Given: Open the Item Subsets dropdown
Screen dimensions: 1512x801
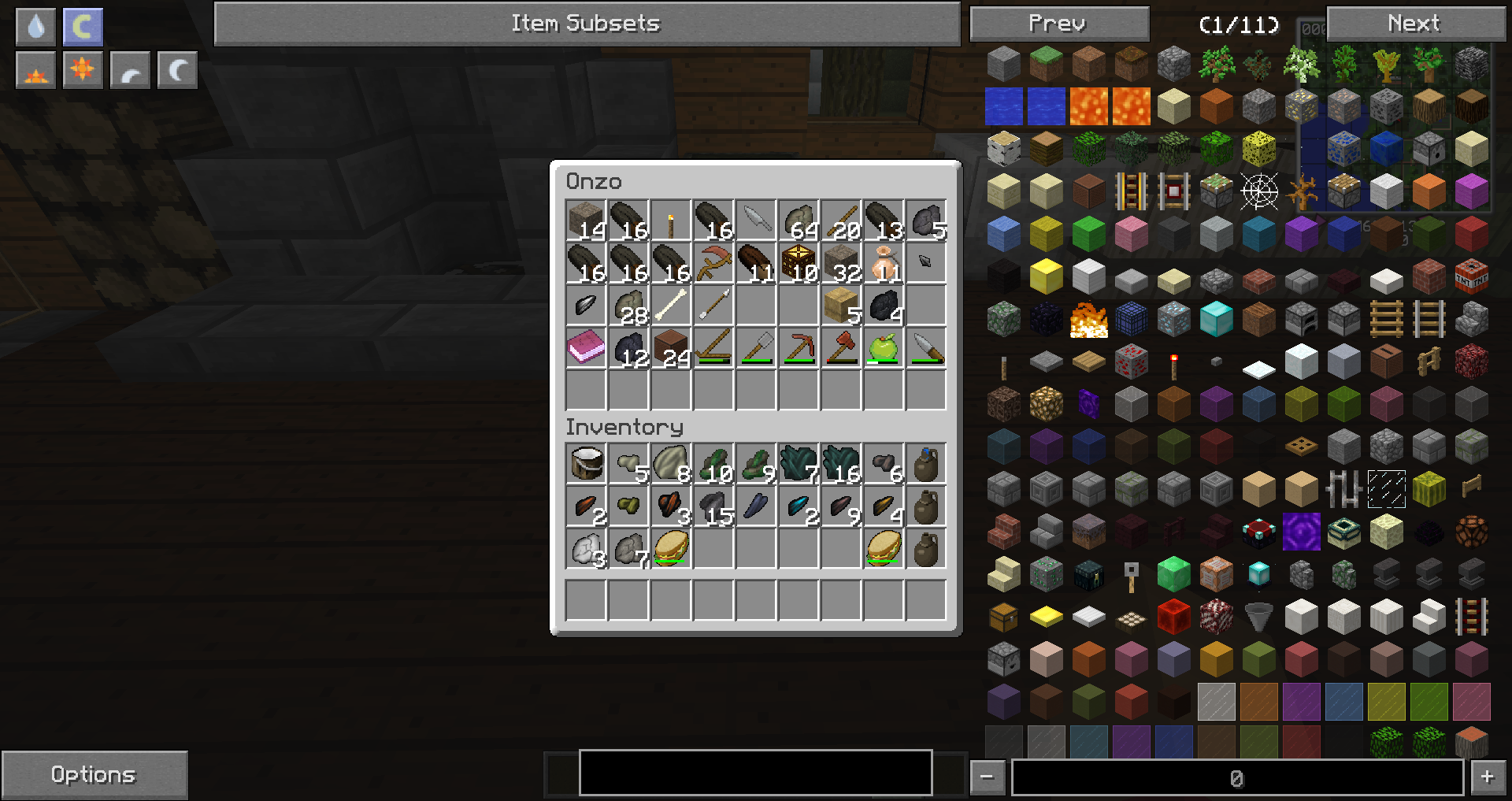Looking at the screenshot, I should 587,24.
